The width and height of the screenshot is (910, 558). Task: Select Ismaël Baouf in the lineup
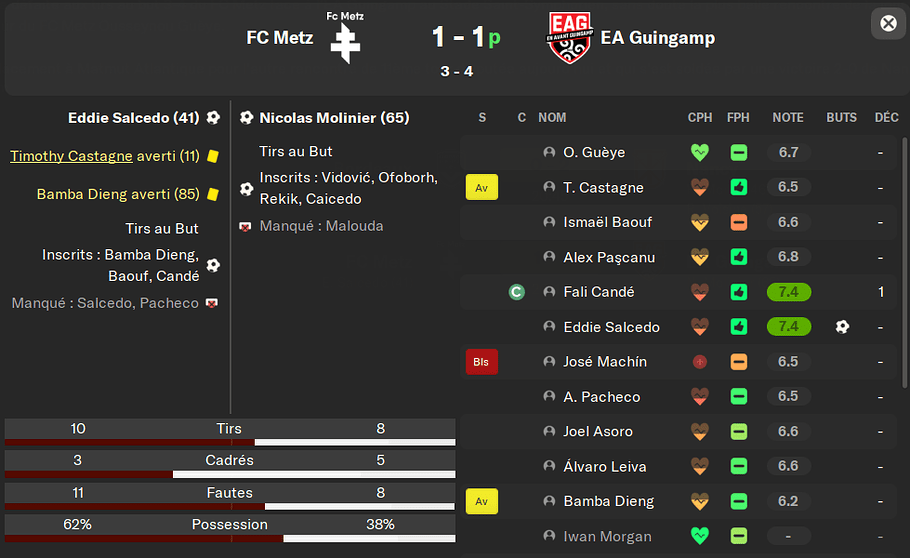[x=609, y=222]
